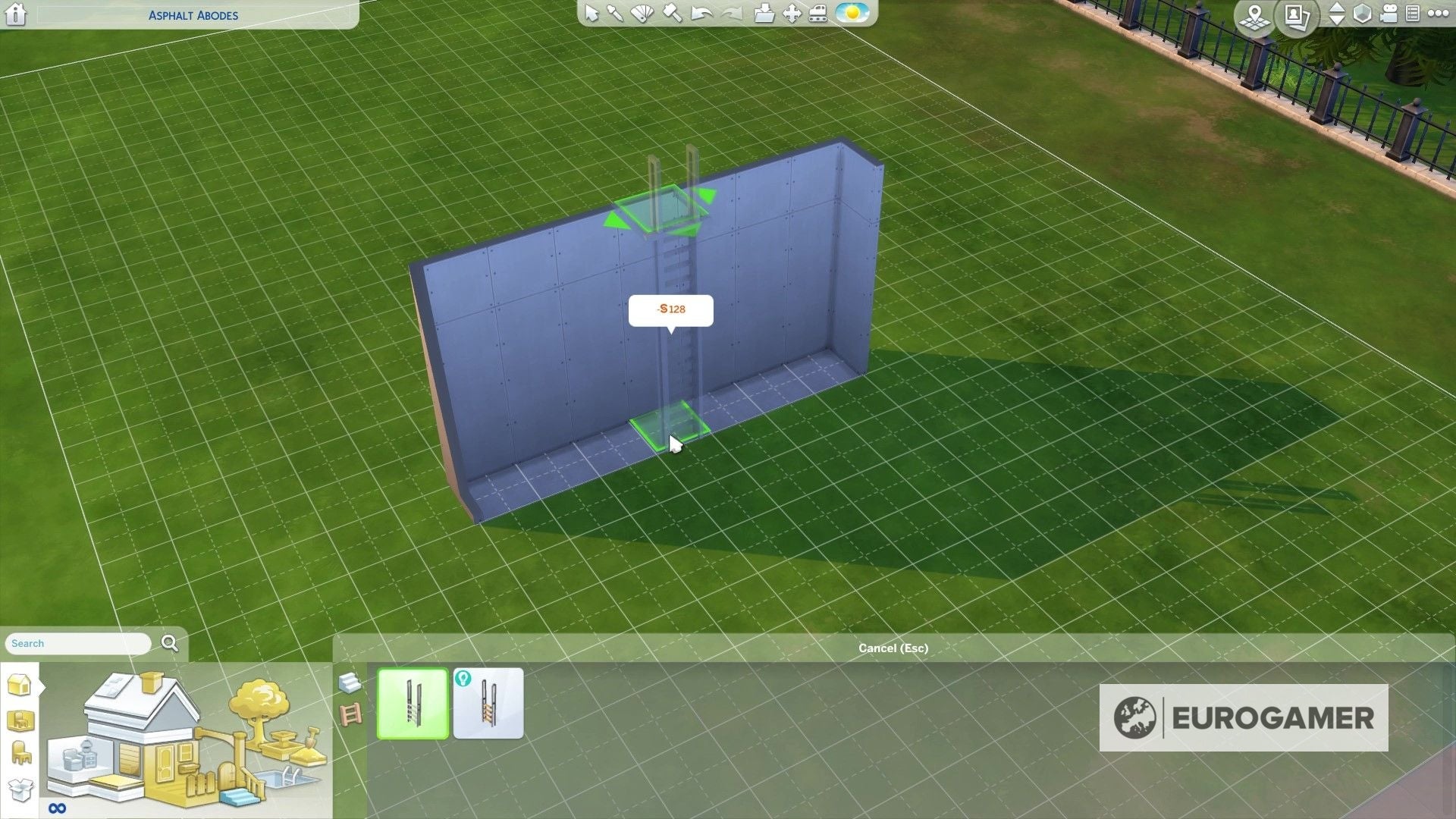Screen dimensions: 1456x819
Task: Open the household inventory box
Action: coord(20,787)
